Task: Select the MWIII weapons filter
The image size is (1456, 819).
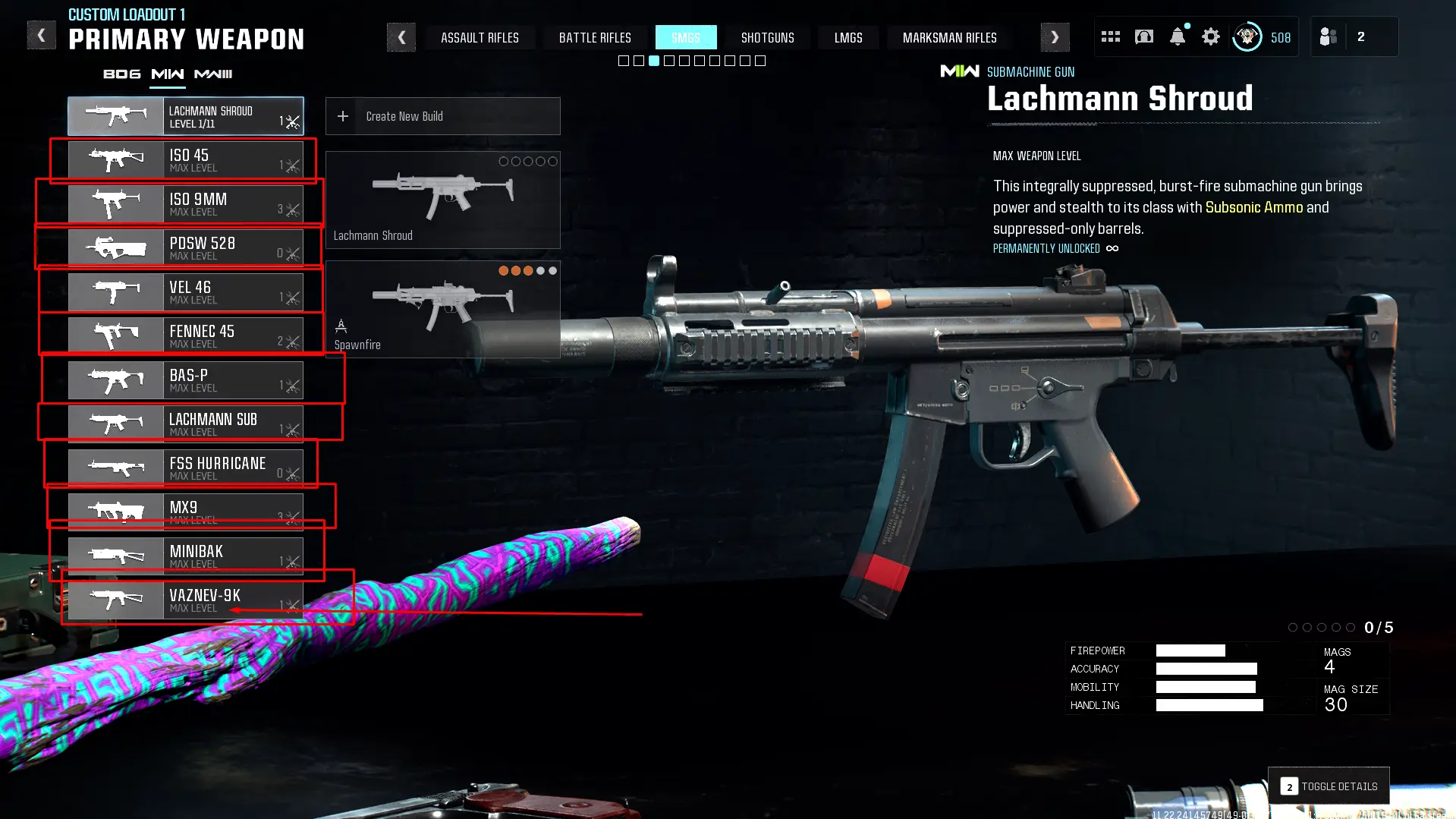Action: pos(213,74)
